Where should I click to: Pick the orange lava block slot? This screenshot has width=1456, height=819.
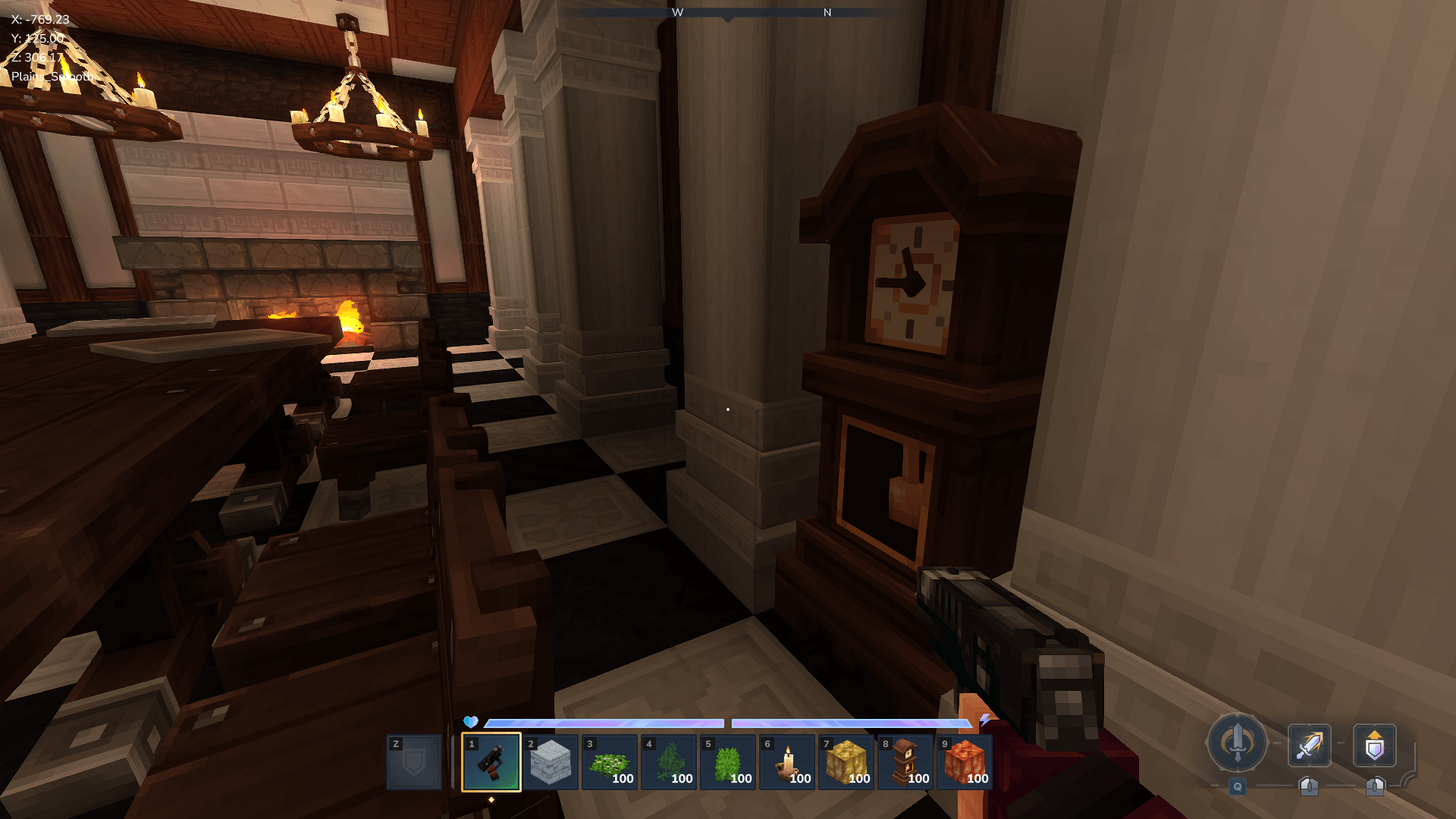point(964,762)
